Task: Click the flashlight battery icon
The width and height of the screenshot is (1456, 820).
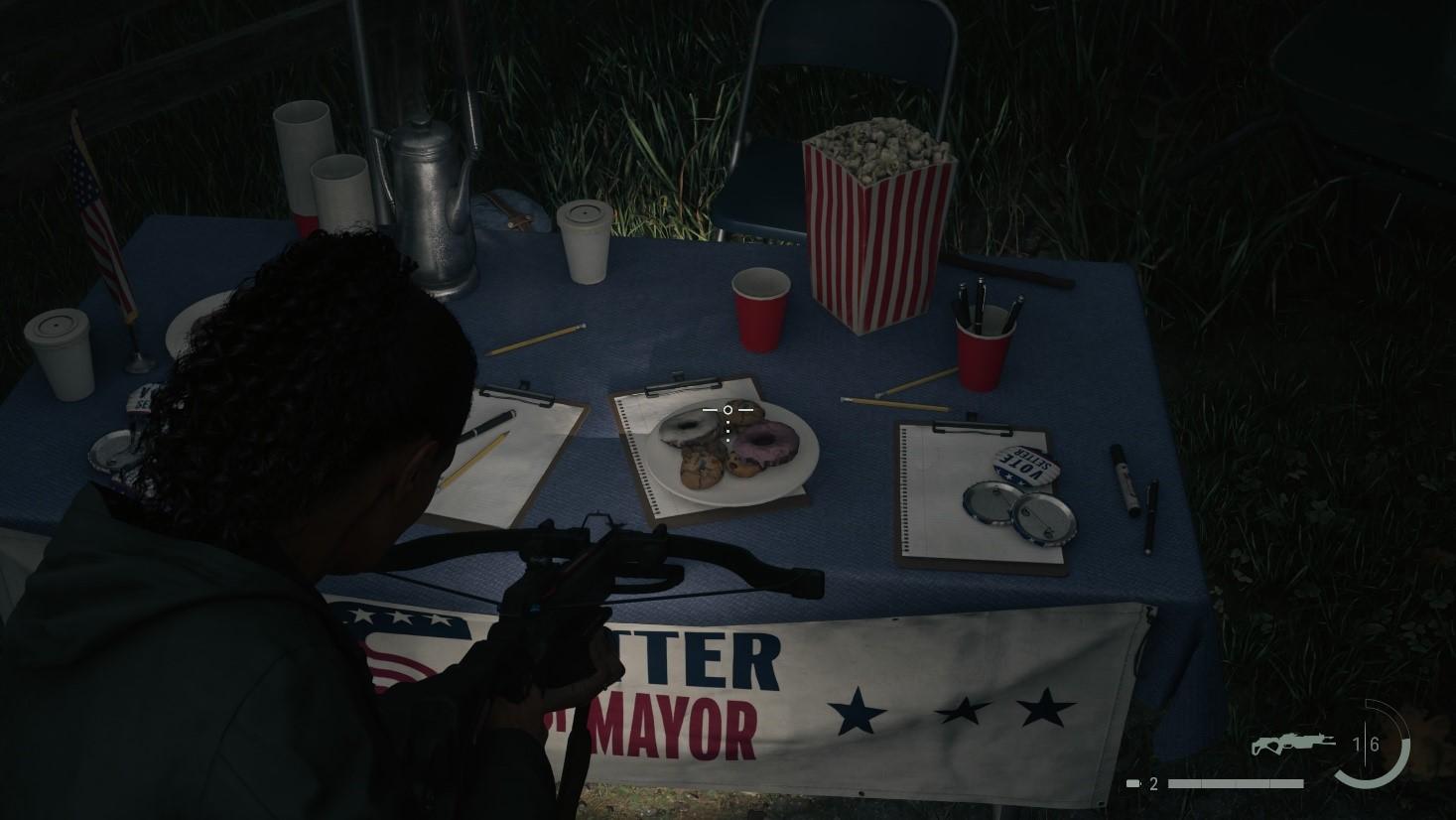Action: point(1133,783)
